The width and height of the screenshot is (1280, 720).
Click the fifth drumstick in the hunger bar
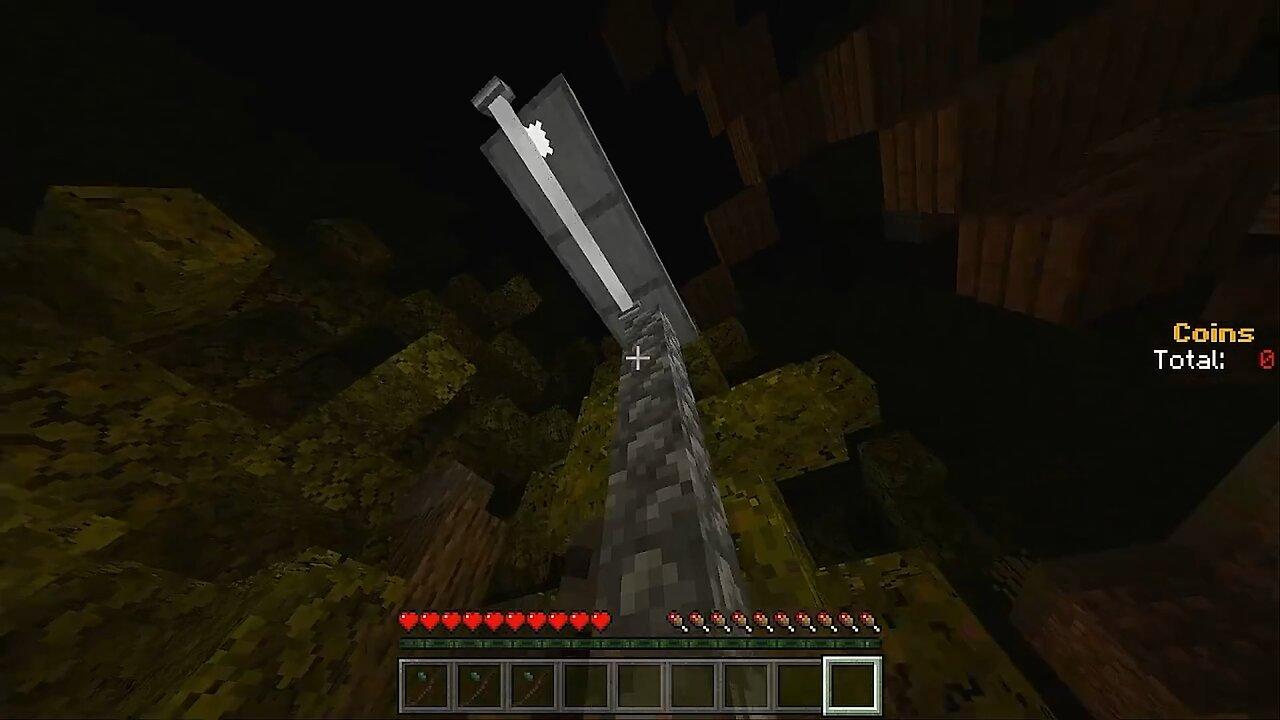tap(762, 620)
